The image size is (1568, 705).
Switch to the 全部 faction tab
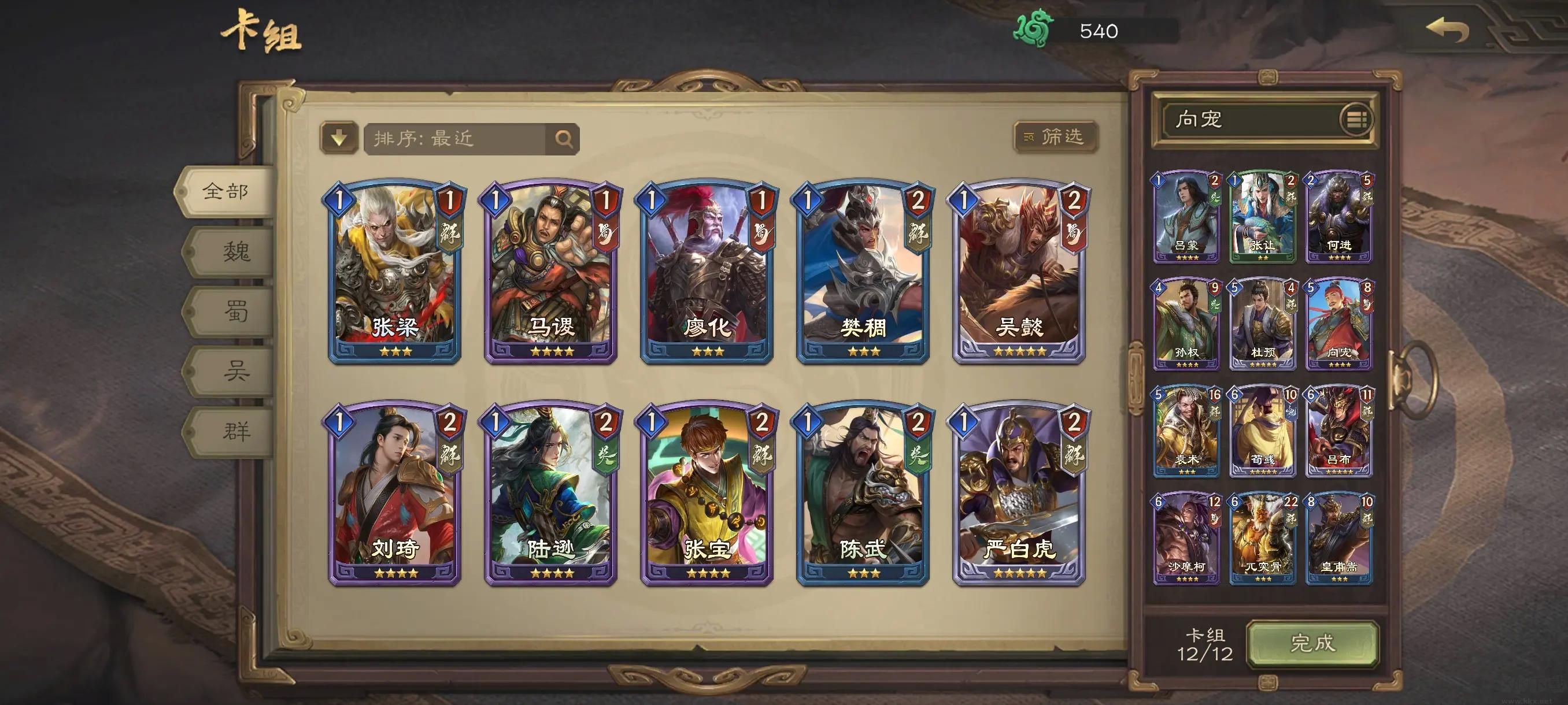[x=225, y=192]
